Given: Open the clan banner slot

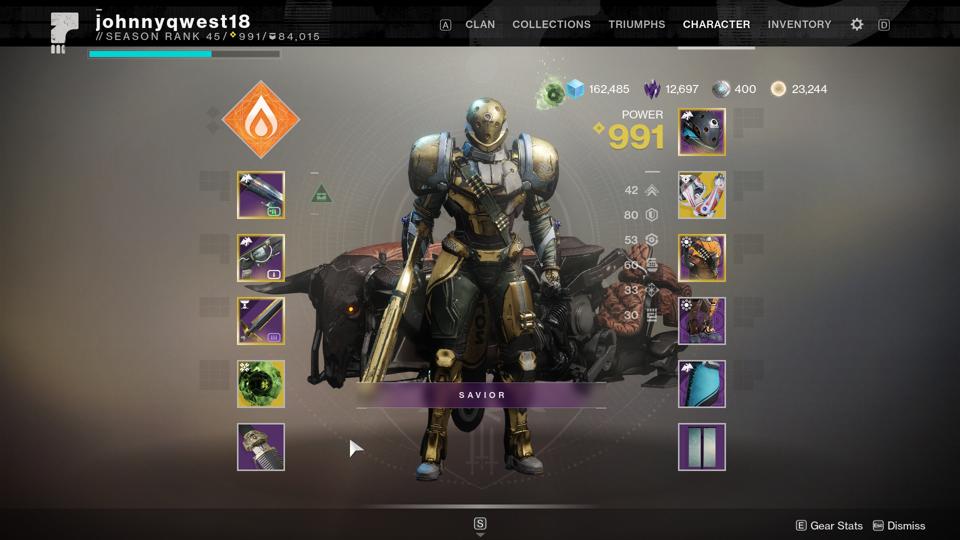Looking at the screenshot, I should pyautogui.click(x=702, y=447).
